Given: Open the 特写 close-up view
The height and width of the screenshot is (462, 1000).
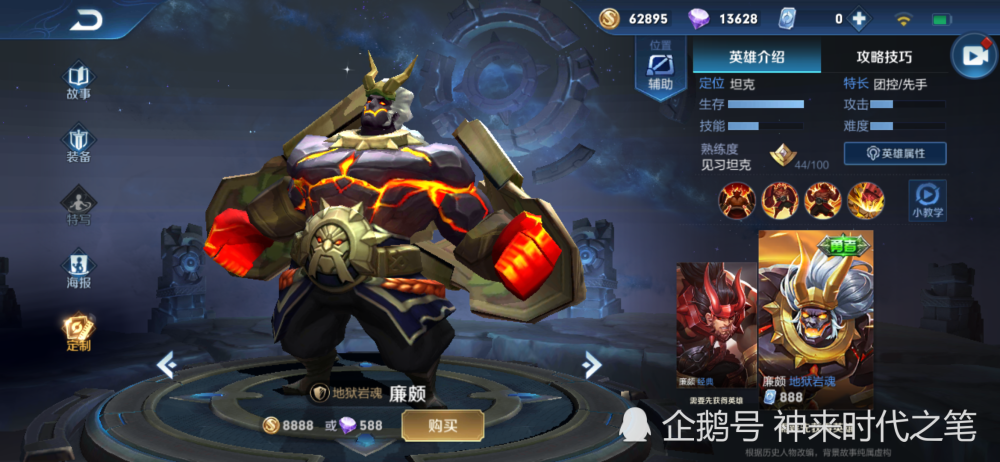Looking at the screenshot, I should click(x=78, y=206).
